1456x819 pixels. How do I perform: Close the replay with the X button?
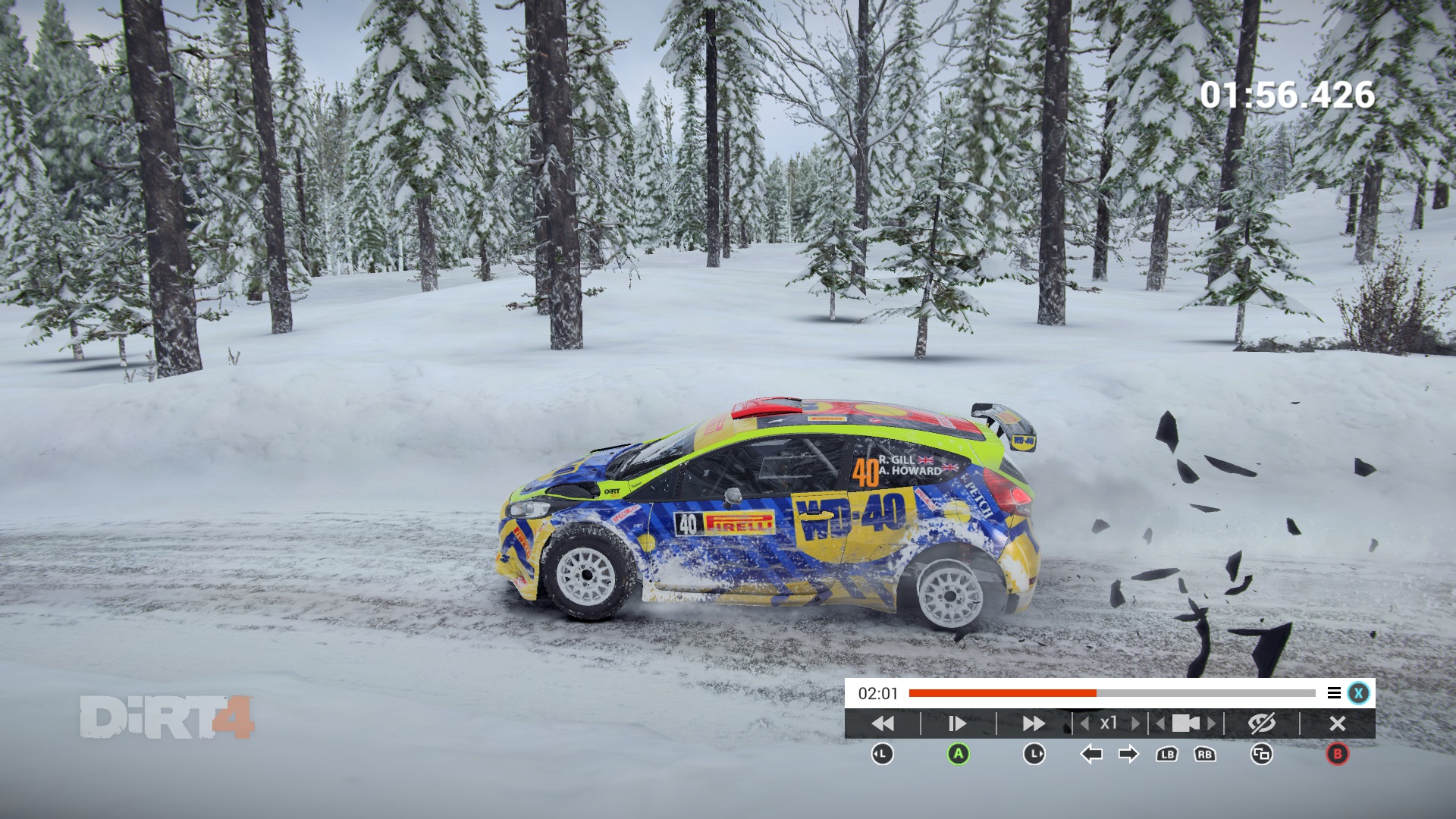coord(1338,723)
